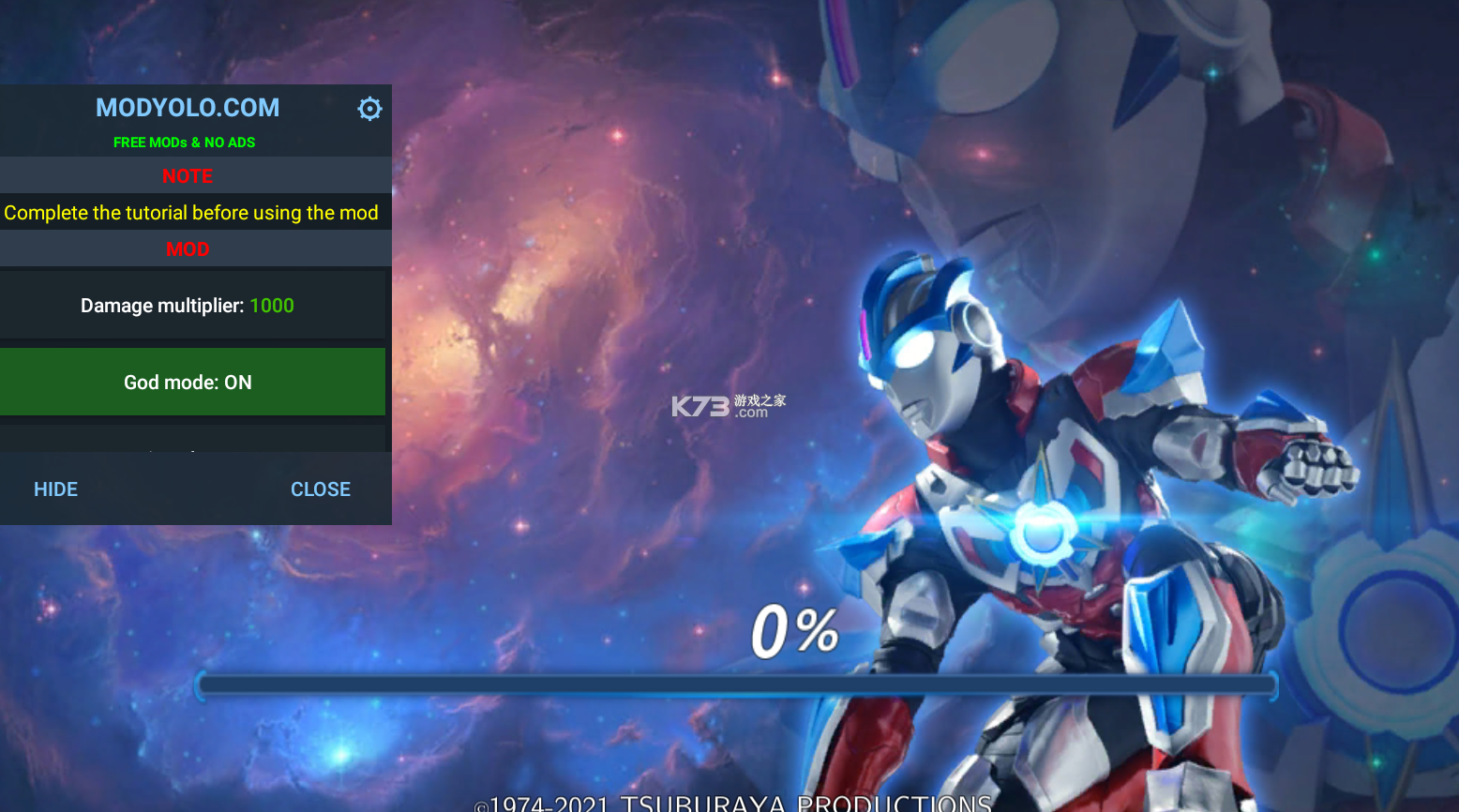The height and width of the screenshot is (812, 1459).
Task: Open the mod menu gear settings
Action: [x=369, y=109]
